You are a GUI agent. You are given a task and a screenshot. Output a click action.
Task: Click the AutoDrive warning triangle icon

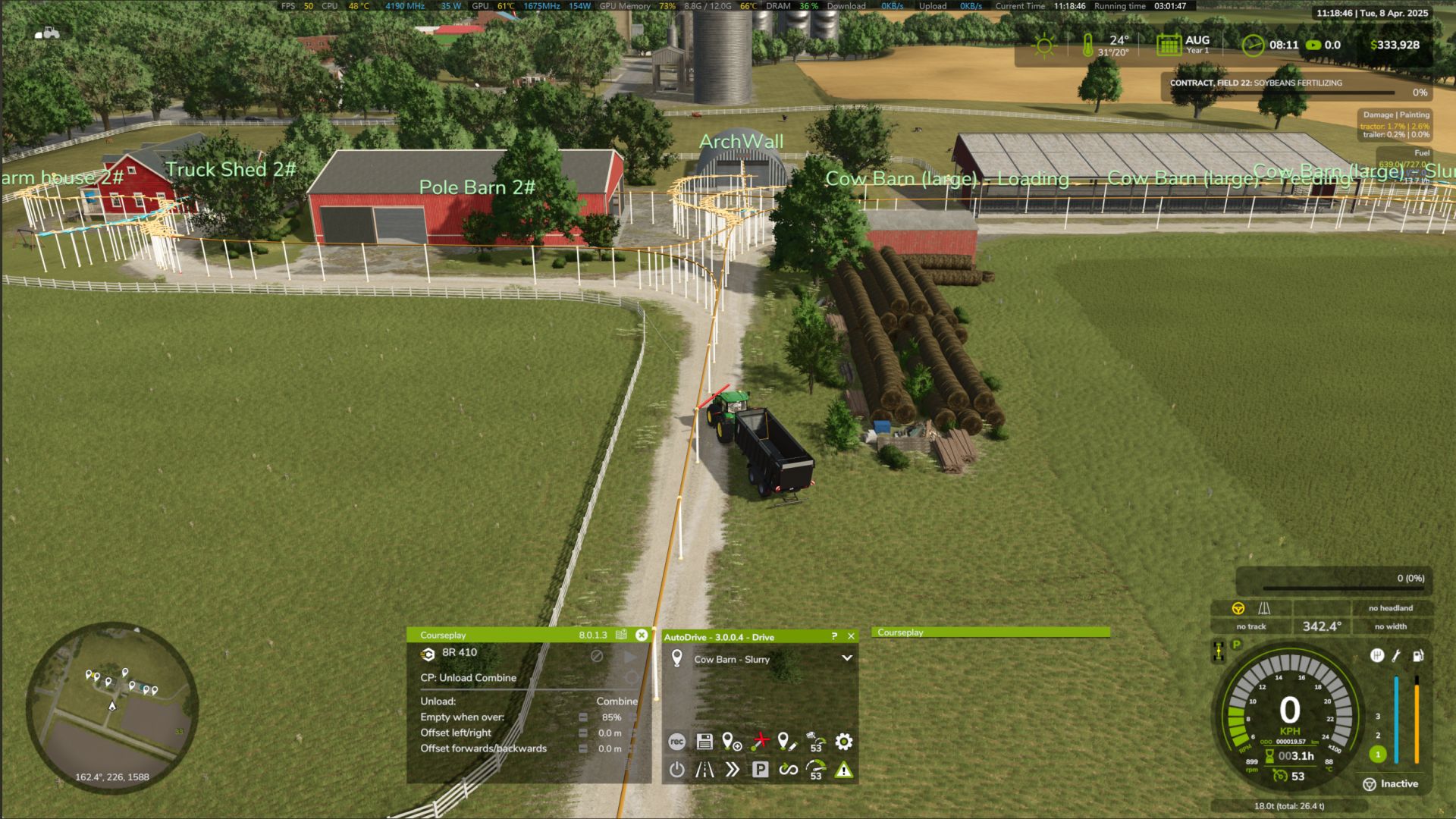pyautogui.click(x=843, y=770)
